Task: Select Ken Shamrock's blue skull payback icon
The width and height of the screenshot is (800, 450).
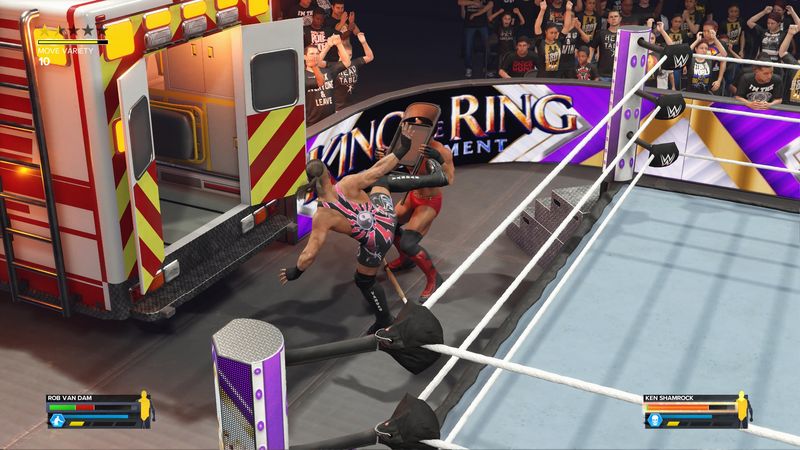Action: 654,420
